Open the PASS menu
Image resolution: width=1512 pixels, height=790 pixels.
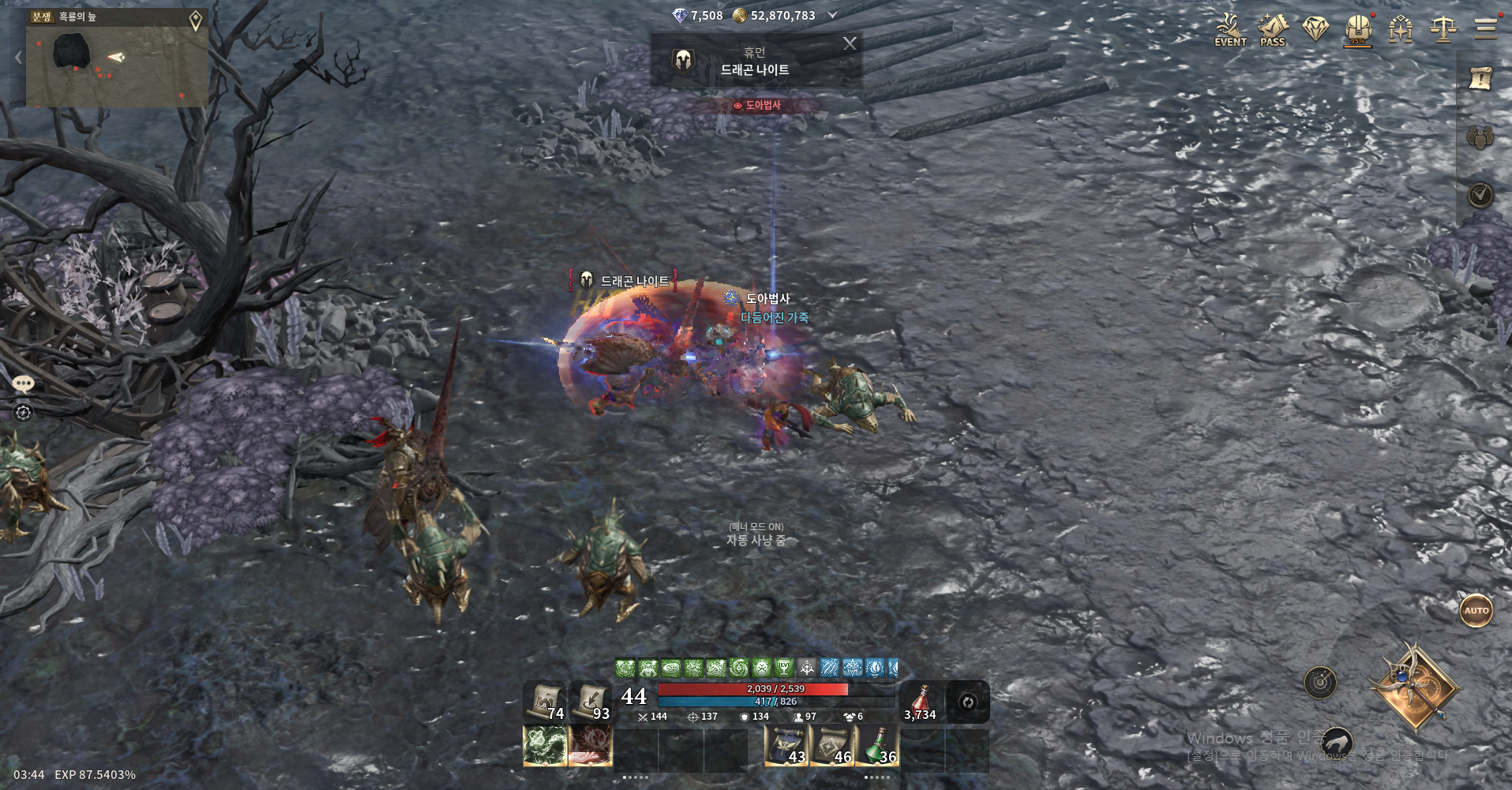click(x=1272, y=30)
